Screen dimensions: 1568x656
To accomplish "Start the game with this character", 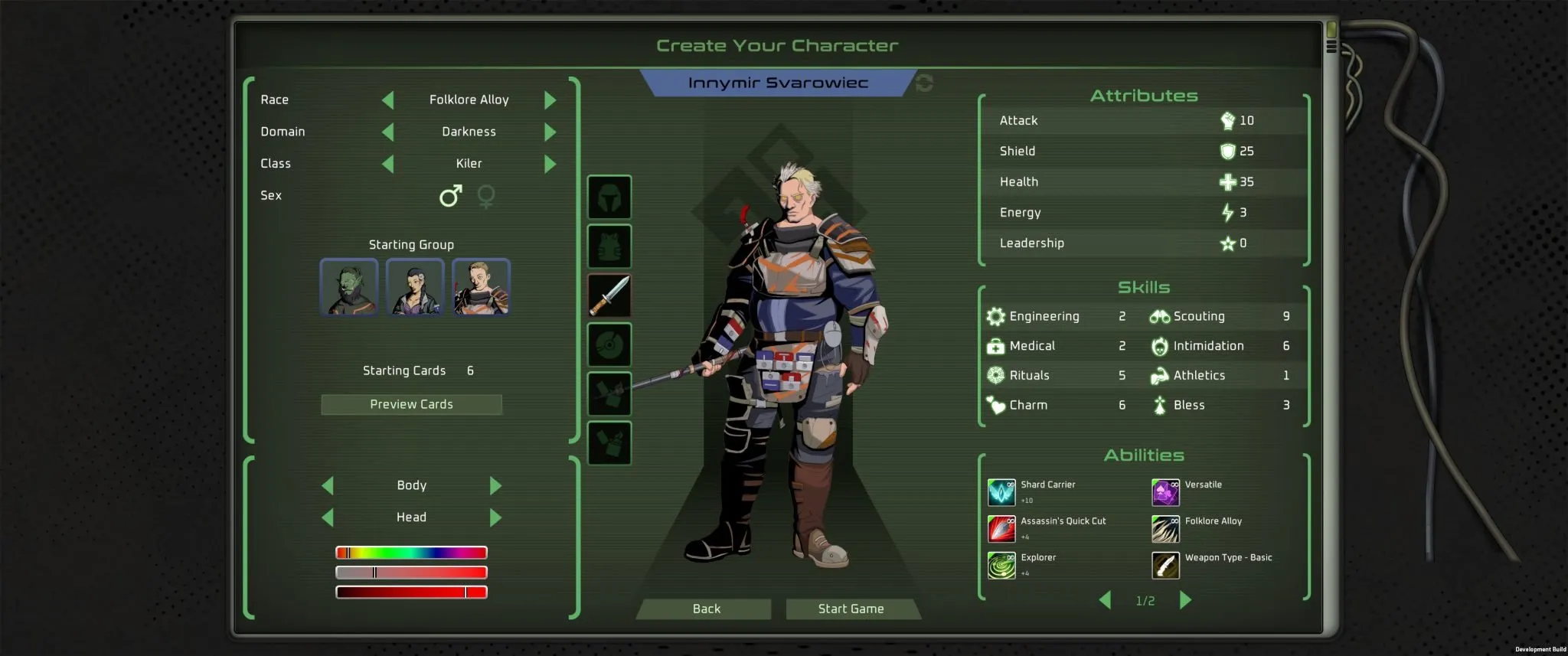I will click(851, 609).
